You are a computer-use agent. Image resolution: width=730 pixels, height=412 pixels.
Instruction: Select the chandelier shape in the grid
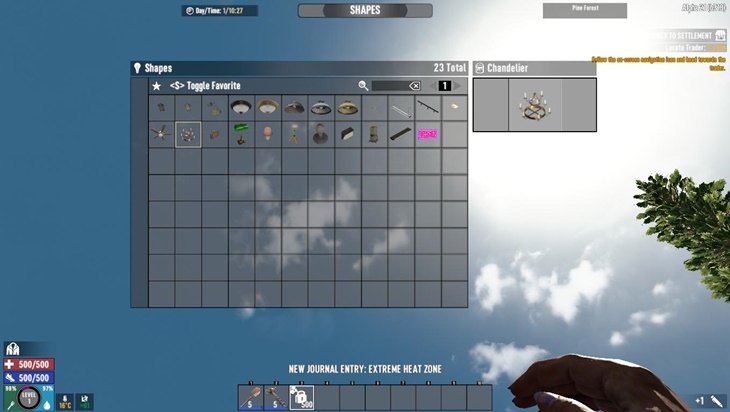tap(188, 134)
